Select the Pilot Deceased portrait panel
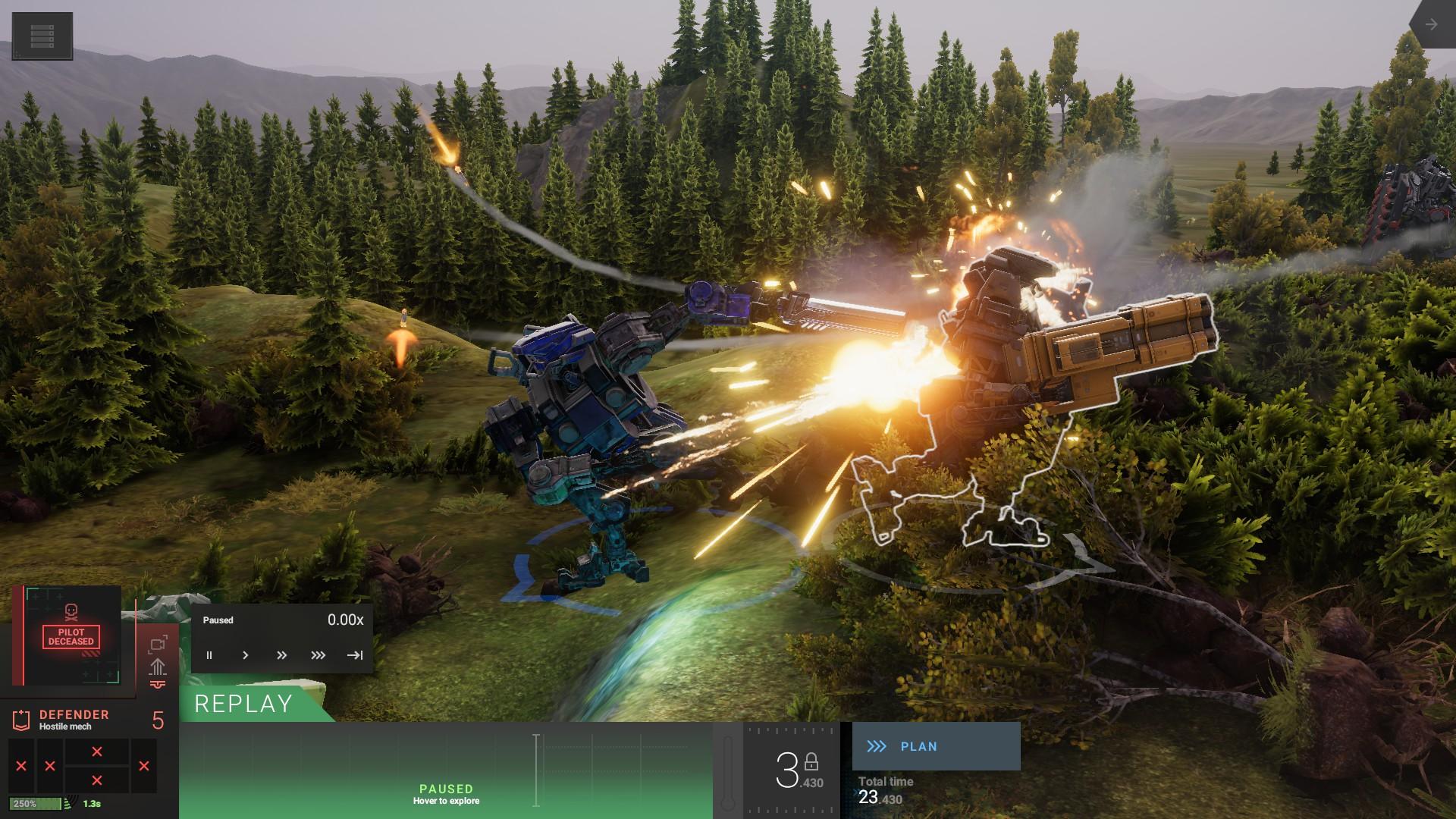The height and width of the screenshot is (819, 1456). coord(71,635)
